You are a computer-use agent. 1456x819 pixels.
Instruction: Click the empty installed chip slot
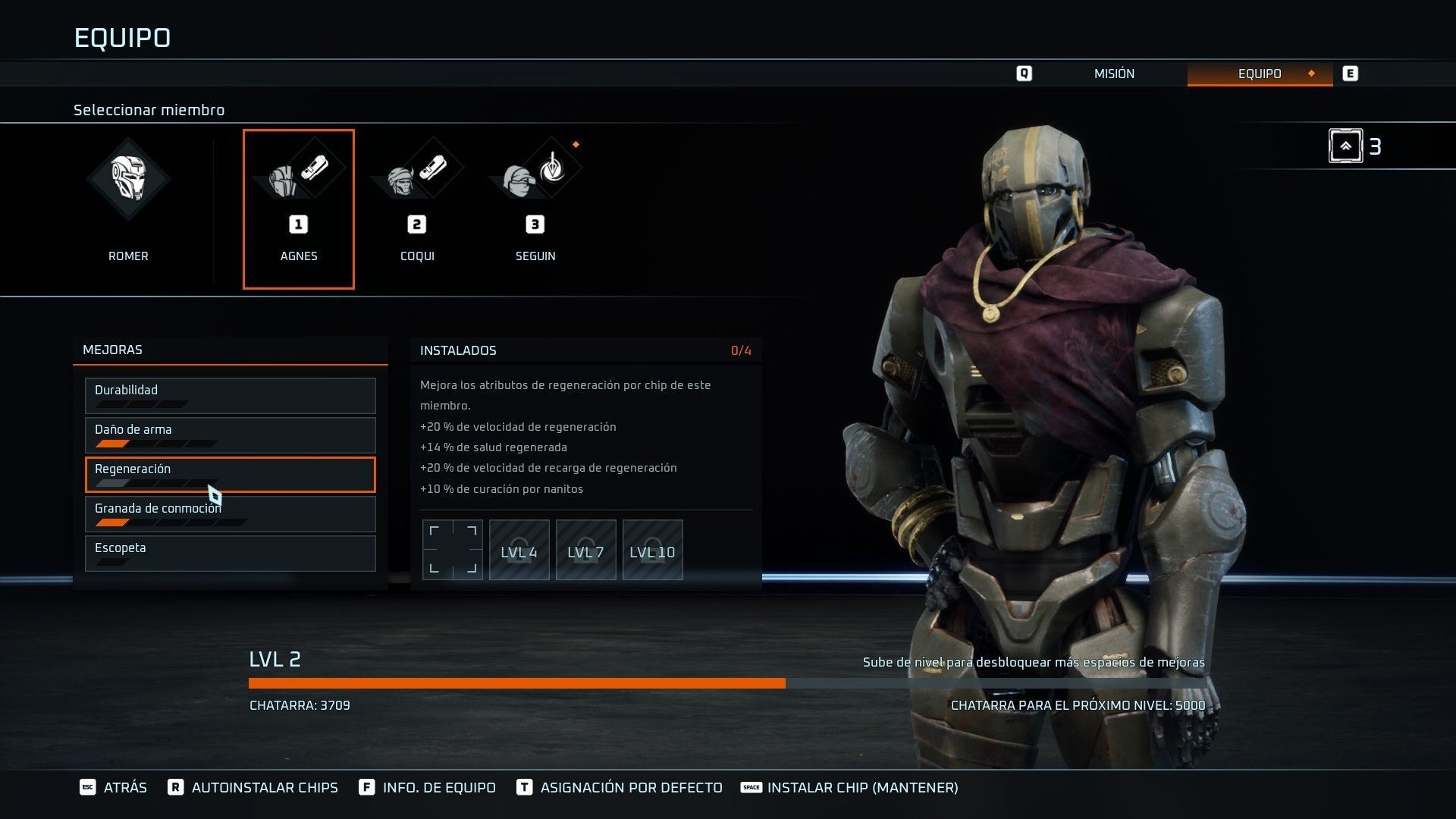click(x=453, y=550)
